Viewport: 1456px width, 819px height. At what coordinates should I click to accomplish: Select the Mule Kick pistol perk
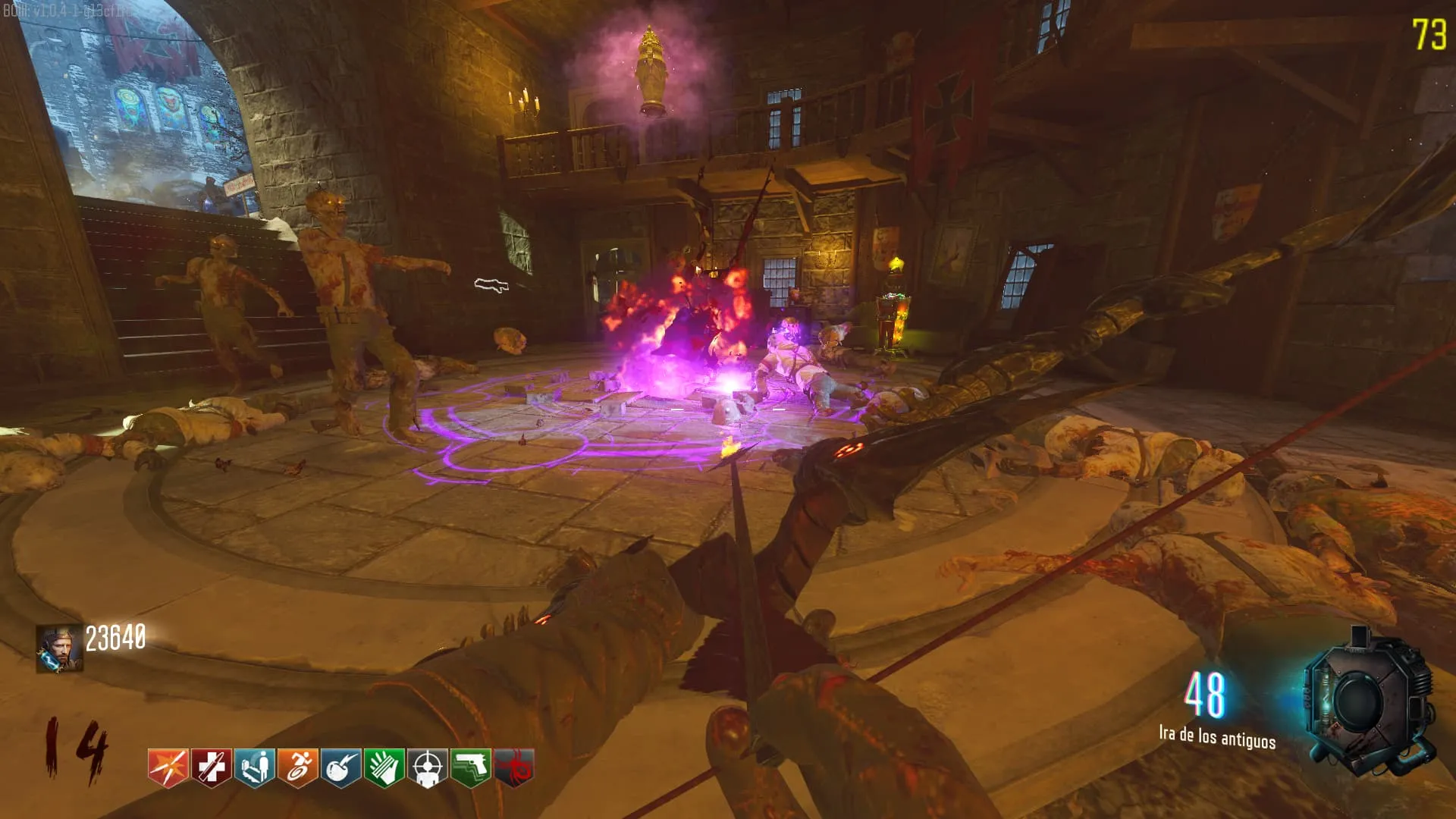click(x=471, y=767)
